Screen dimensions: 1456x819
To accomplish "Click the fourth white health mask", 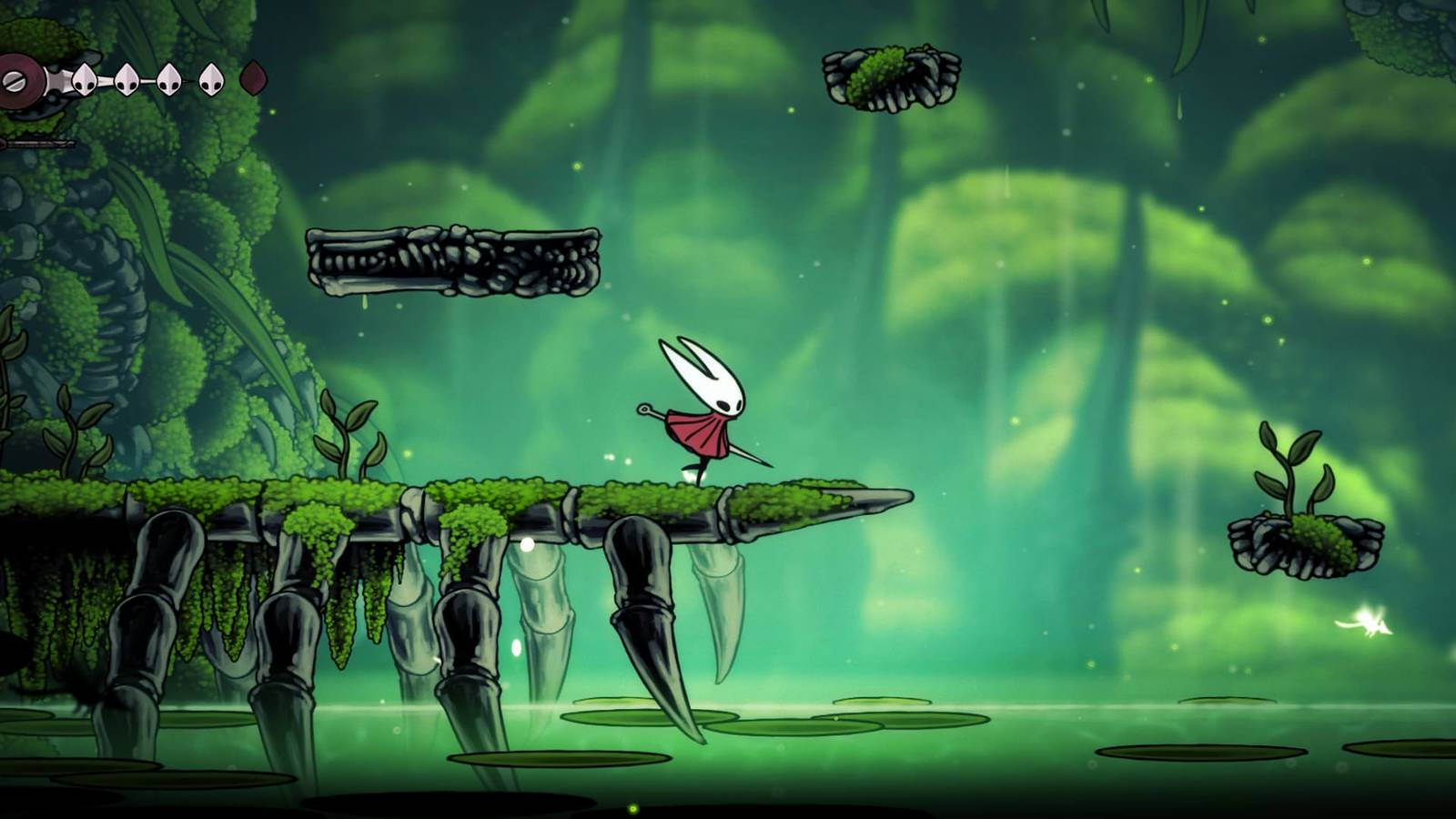I will [x=211, y=80].
